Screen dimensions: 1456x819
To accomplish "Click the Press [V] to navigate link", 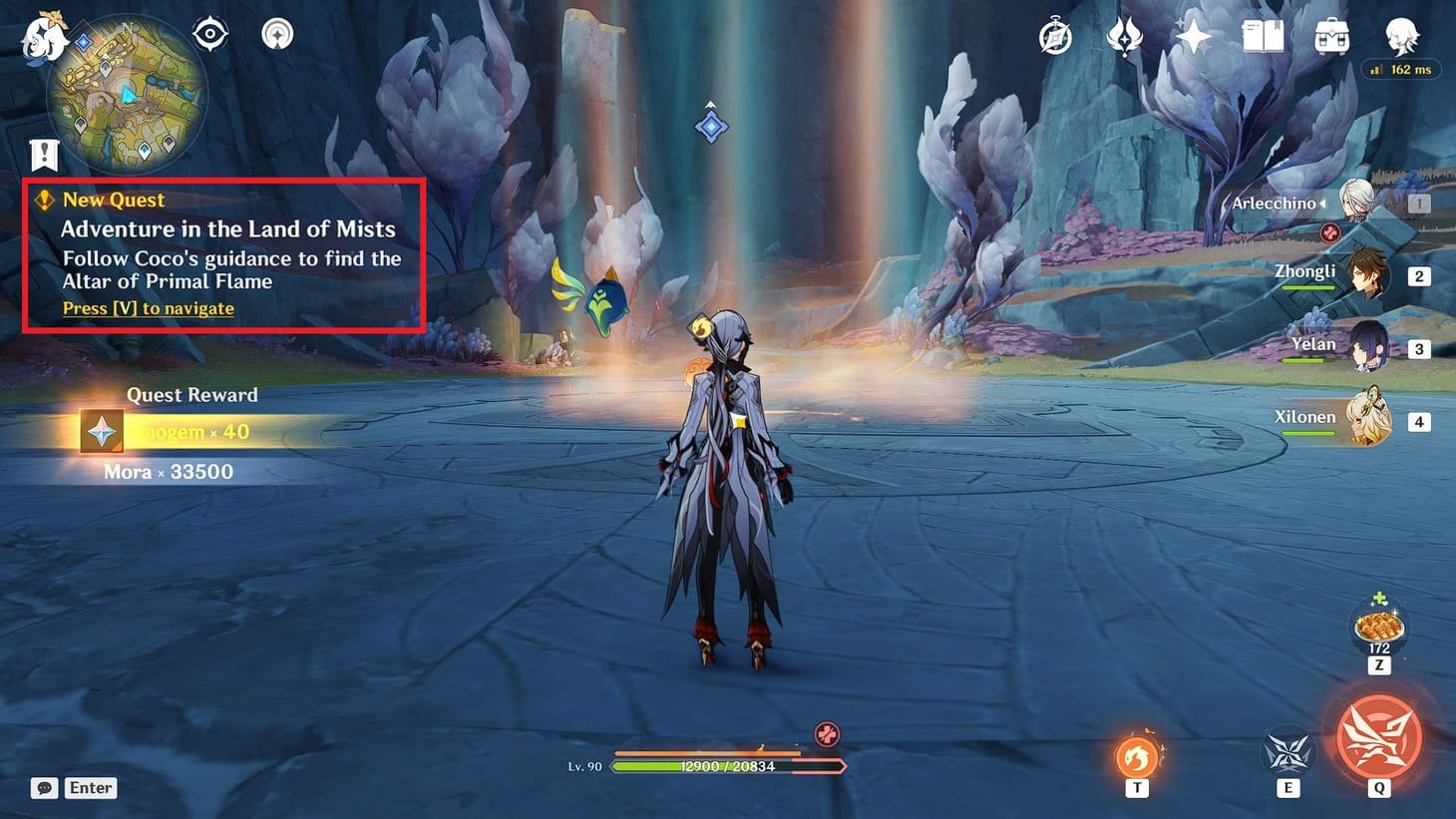I will 146,308.
